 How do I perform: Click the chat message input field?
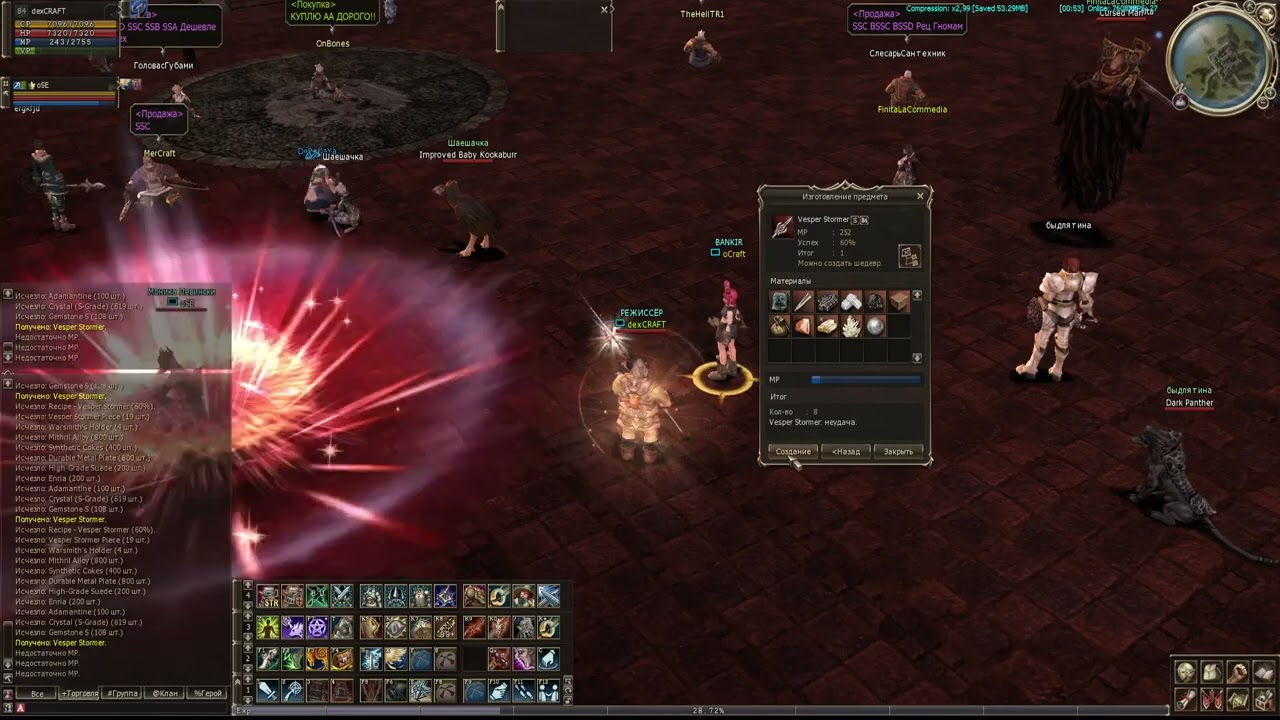(x=120, y=708)
